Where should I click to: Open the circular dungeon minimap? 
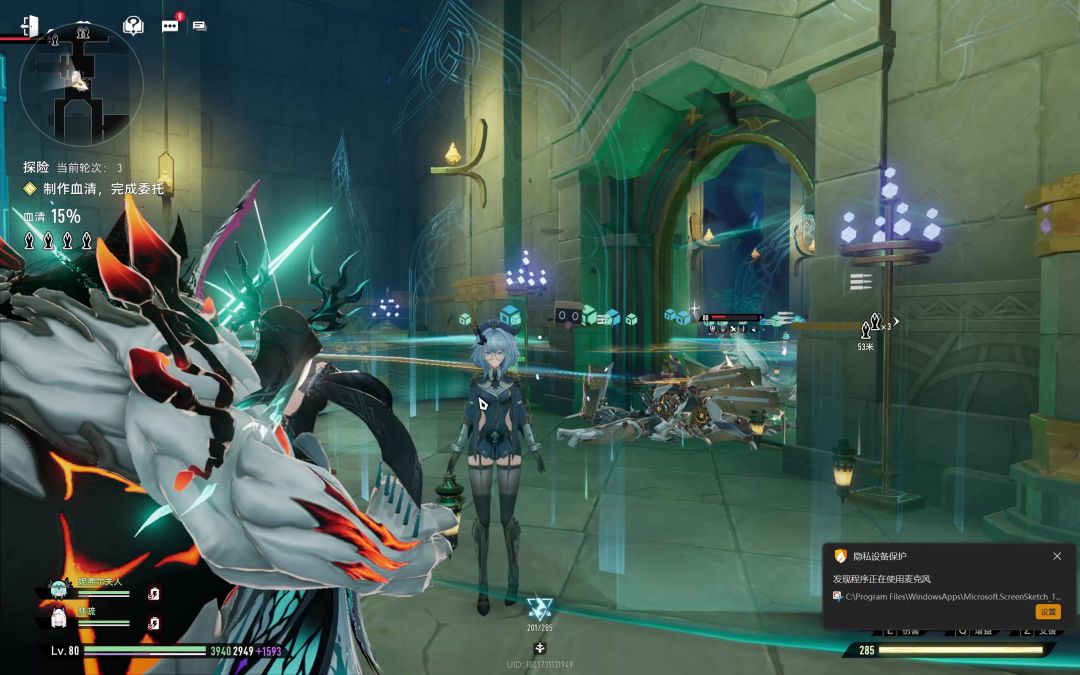[x=81, y=84]
